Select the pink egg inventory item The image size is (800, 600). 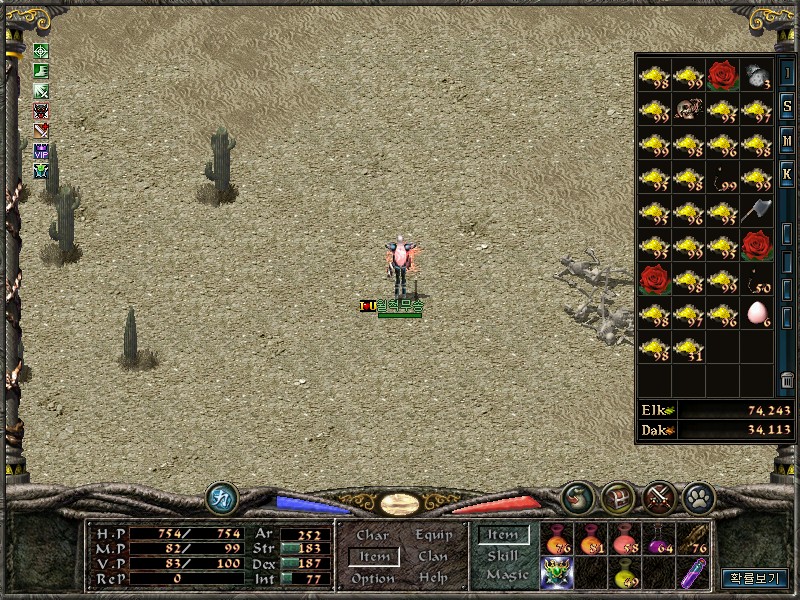[x=757, y=314]
